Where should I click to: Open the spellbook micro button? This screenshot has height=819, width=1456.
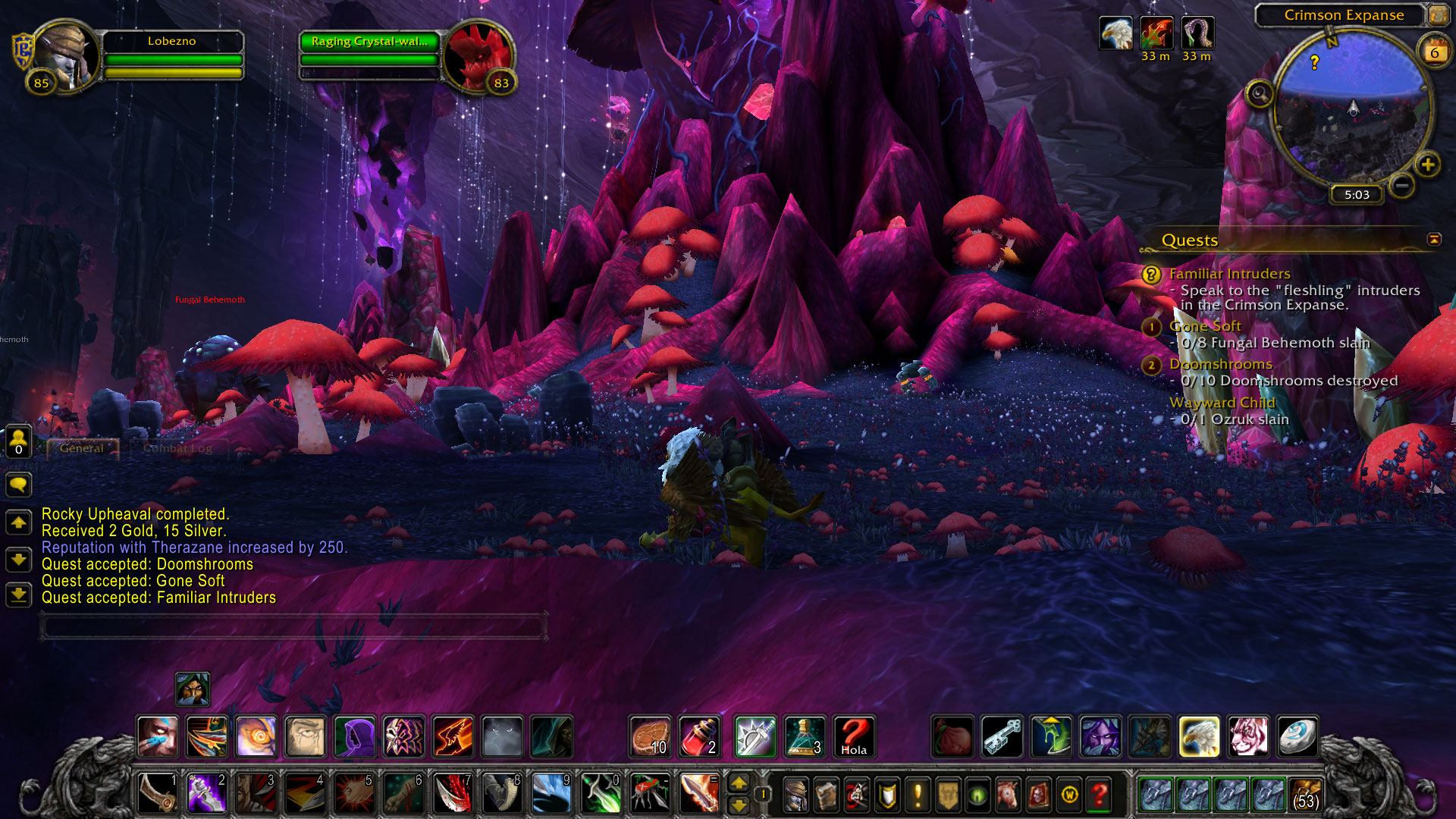[826, 795]
